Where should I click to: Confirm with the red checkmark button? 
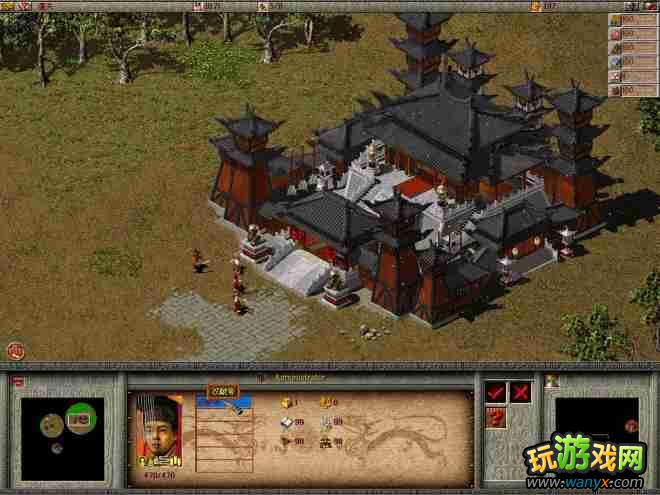pyautogui.click(x=496, y=392)
